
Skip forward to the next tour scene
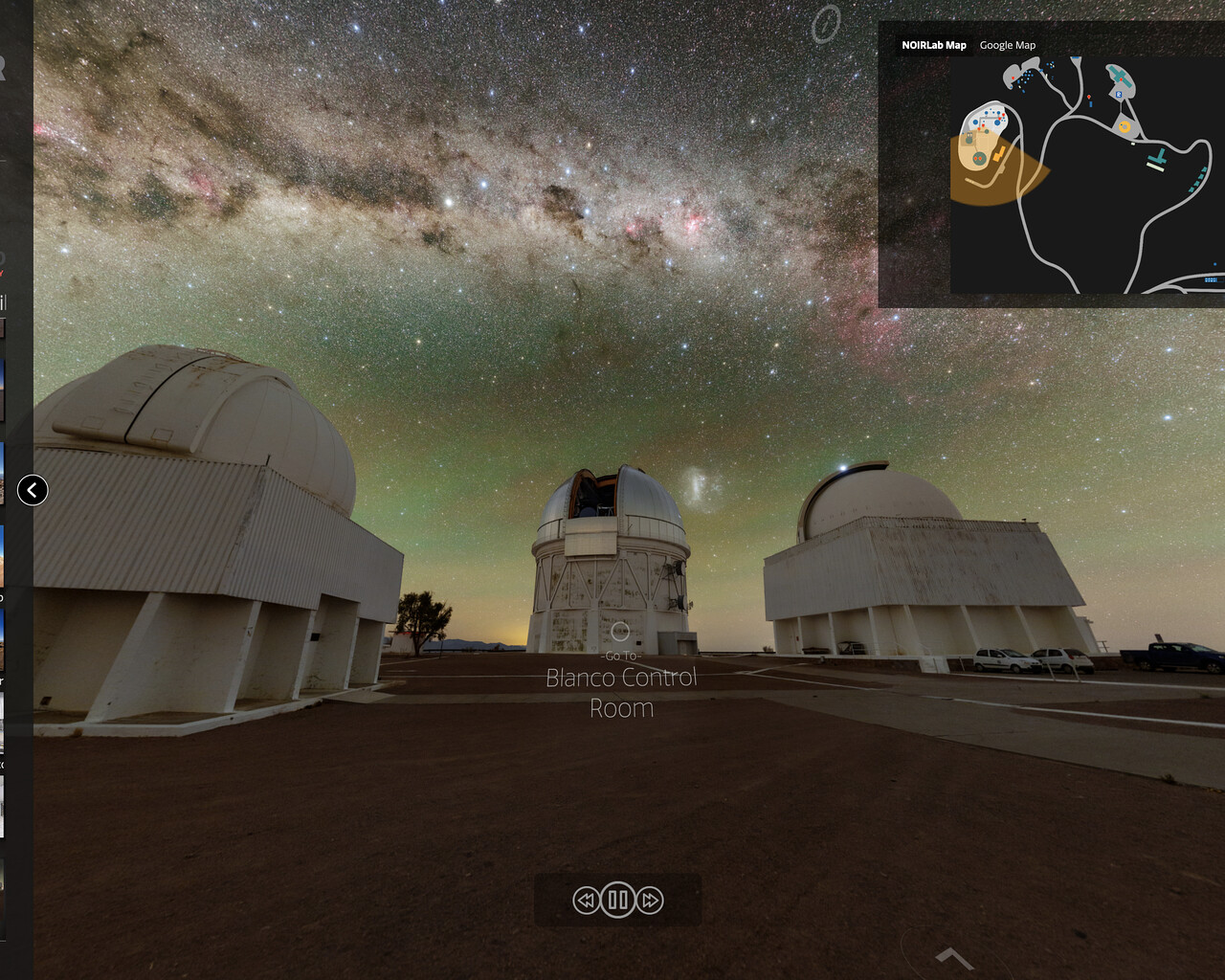[650, 900]
